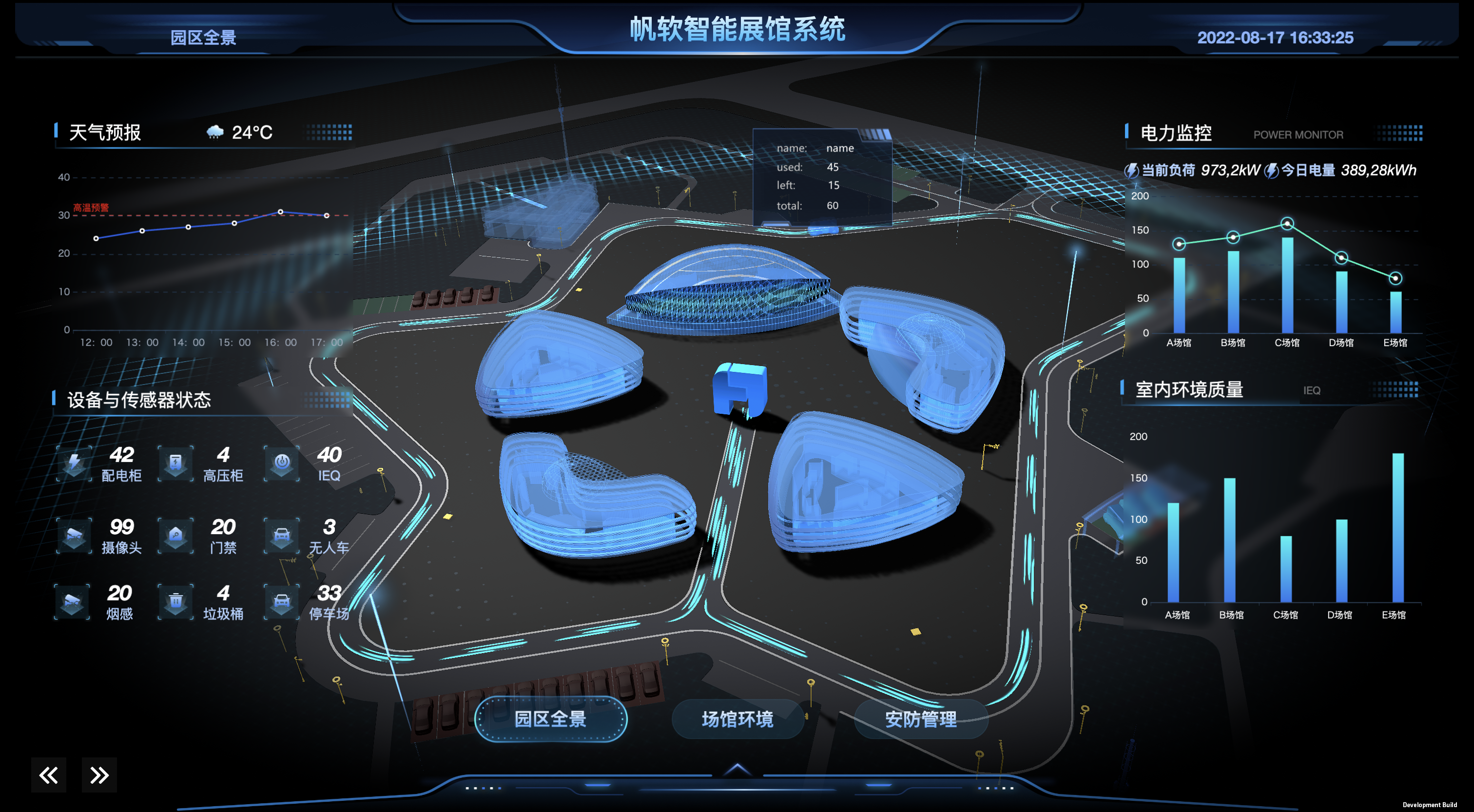This screenshot has height=812, width=1474.
Task: Select the 烟感 smoke sensor icon
Action: tap(72, 601)
